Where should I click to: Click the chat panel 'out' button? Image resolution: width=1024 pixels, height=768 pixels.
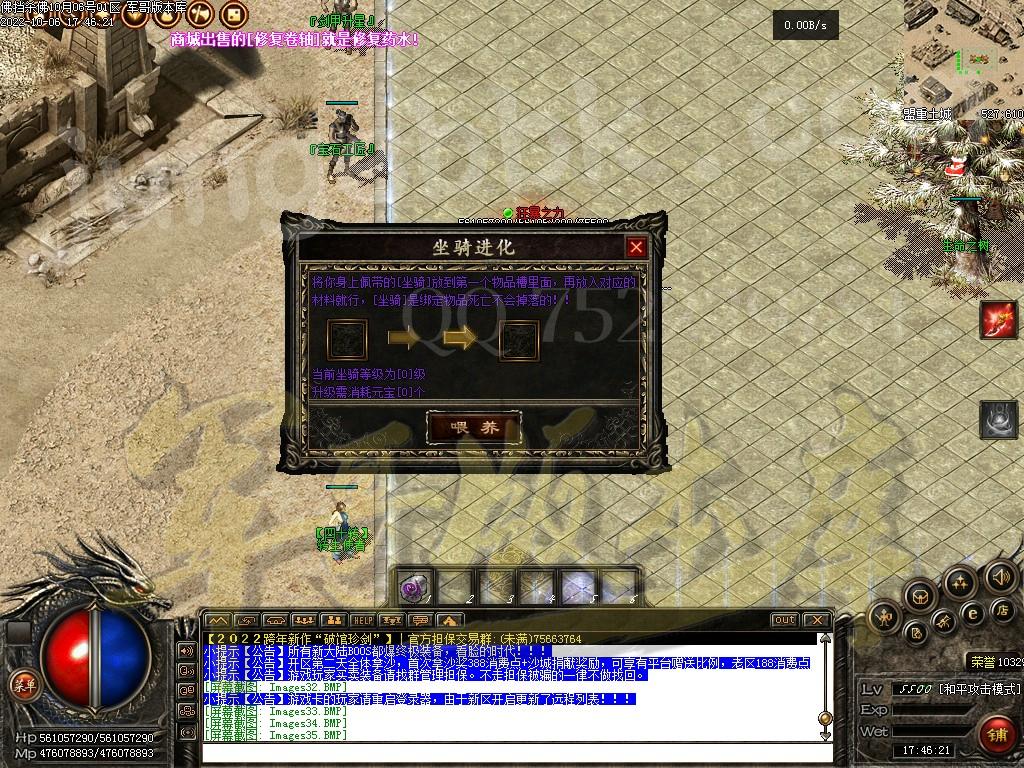click(785, 620)
